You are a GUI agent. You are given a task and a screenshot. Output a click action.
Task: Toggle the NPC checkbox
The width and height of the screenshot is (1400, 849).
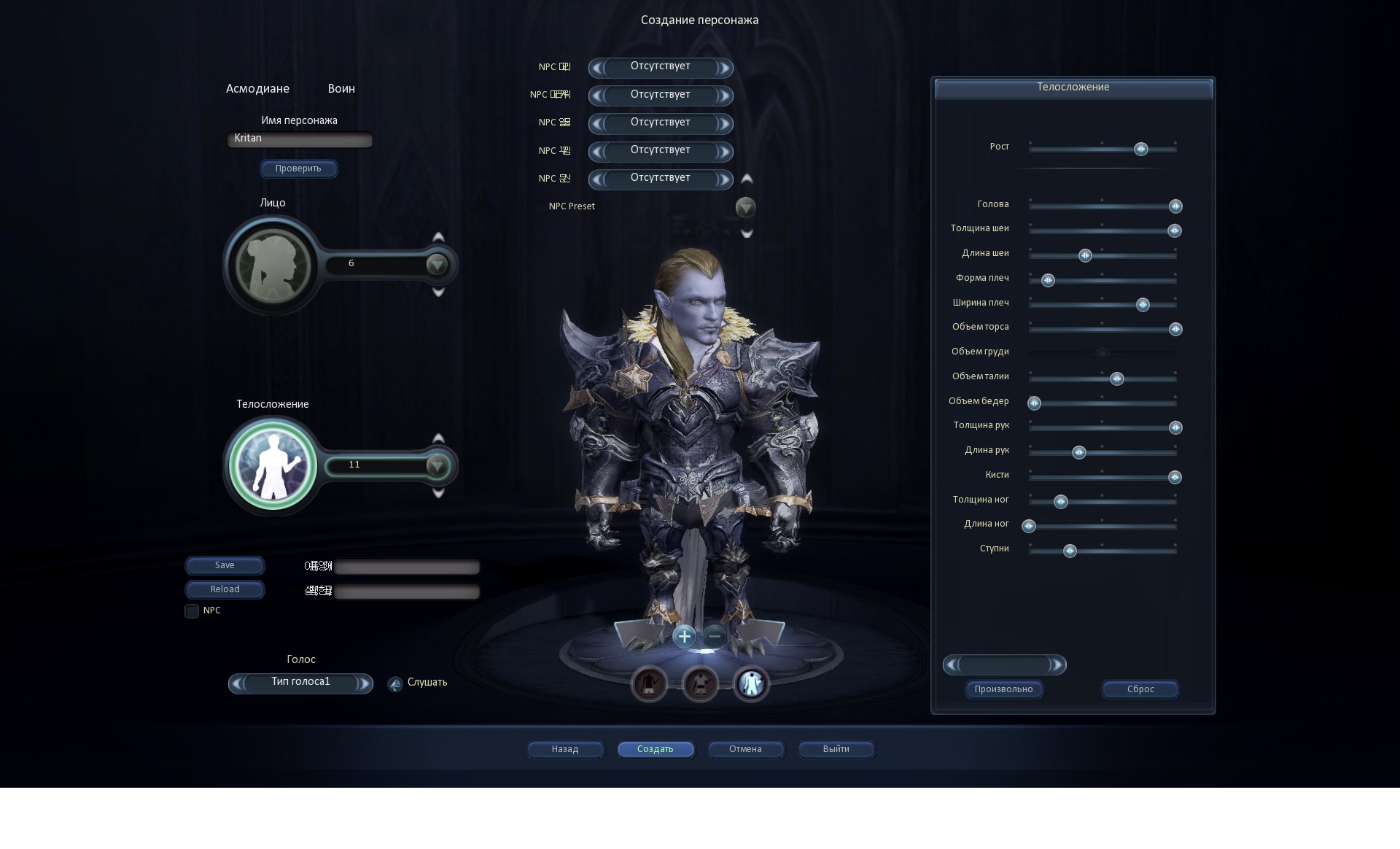coord(192,611)
